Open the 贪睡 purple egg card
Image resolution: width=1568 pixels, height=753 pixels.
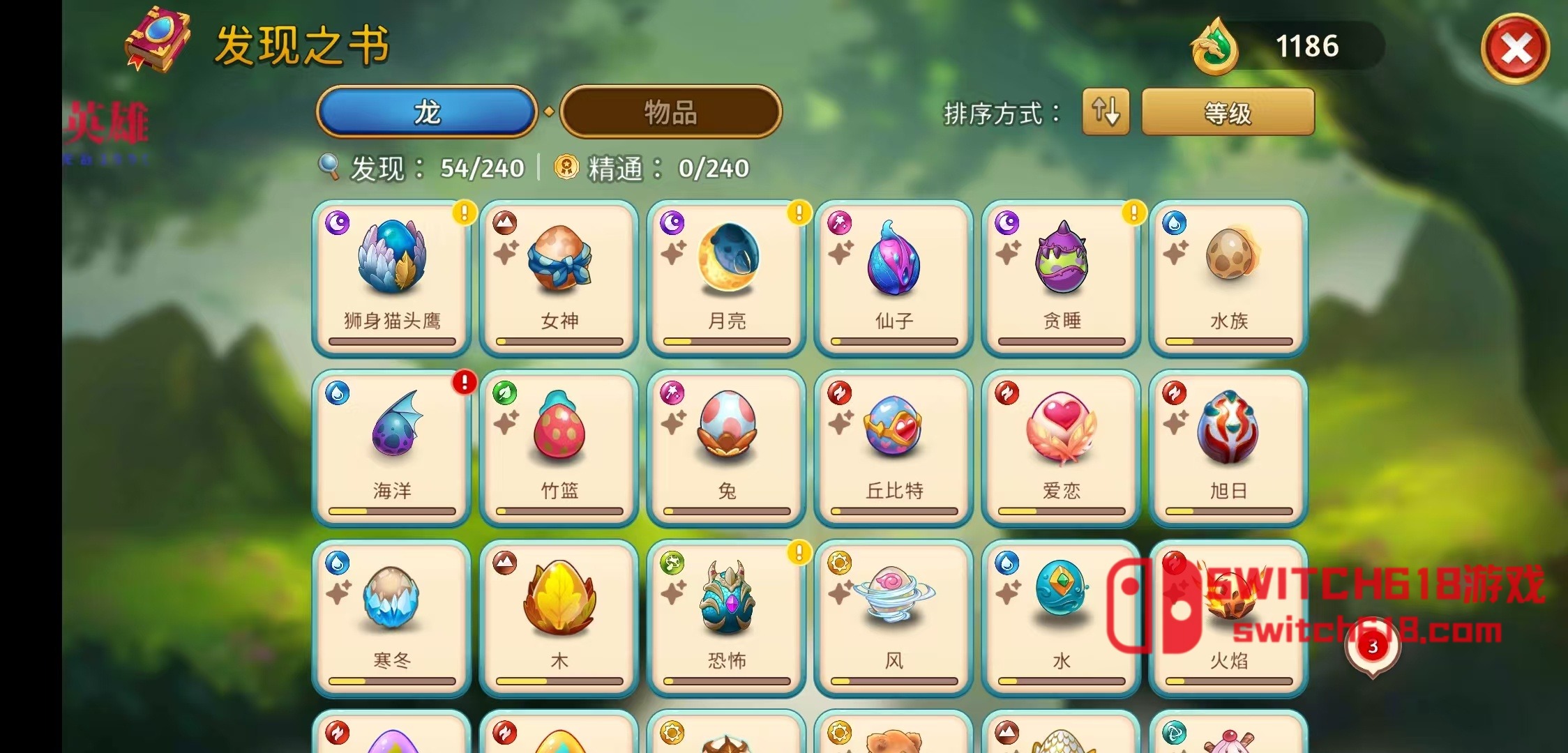pos(1062,277)
